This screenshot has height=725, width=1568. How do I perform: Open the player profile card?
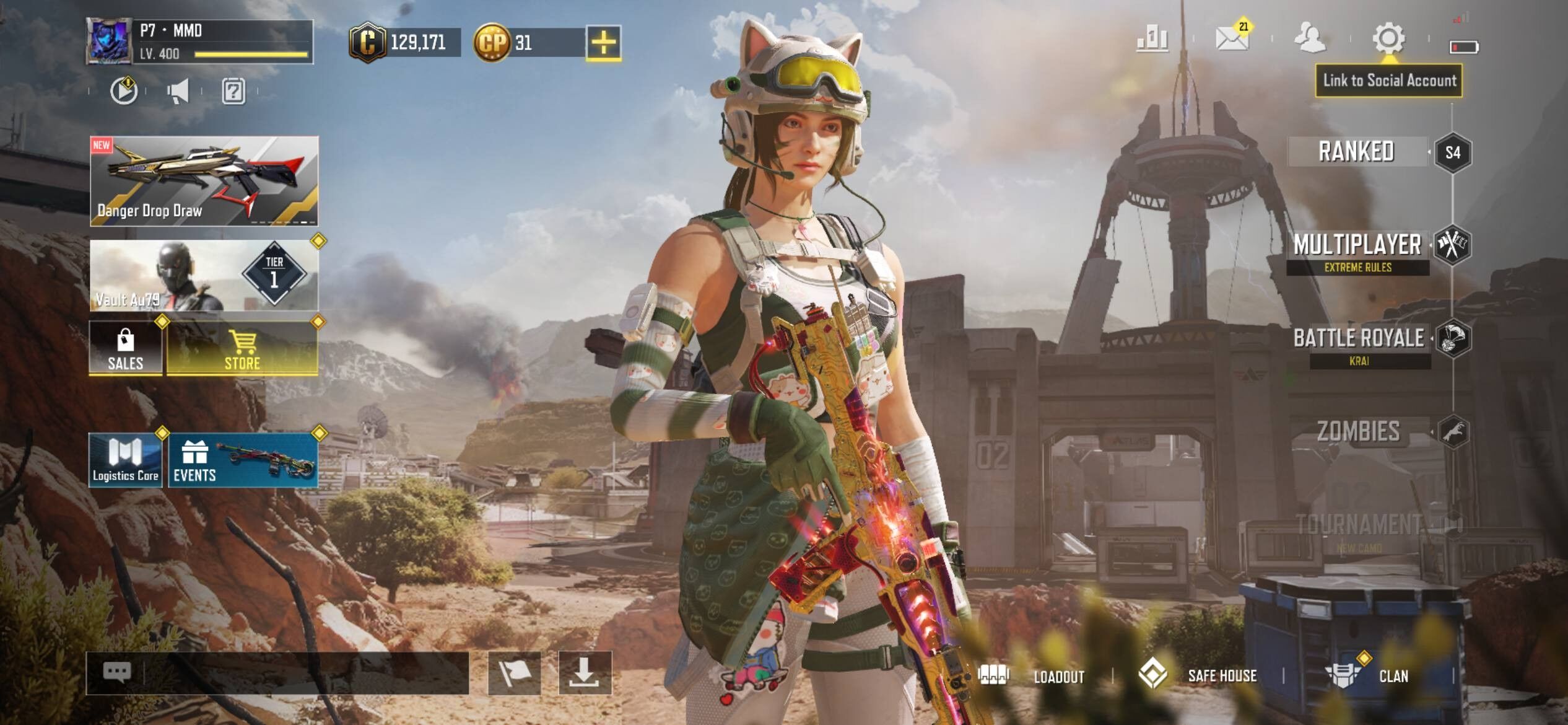[199, 42]
